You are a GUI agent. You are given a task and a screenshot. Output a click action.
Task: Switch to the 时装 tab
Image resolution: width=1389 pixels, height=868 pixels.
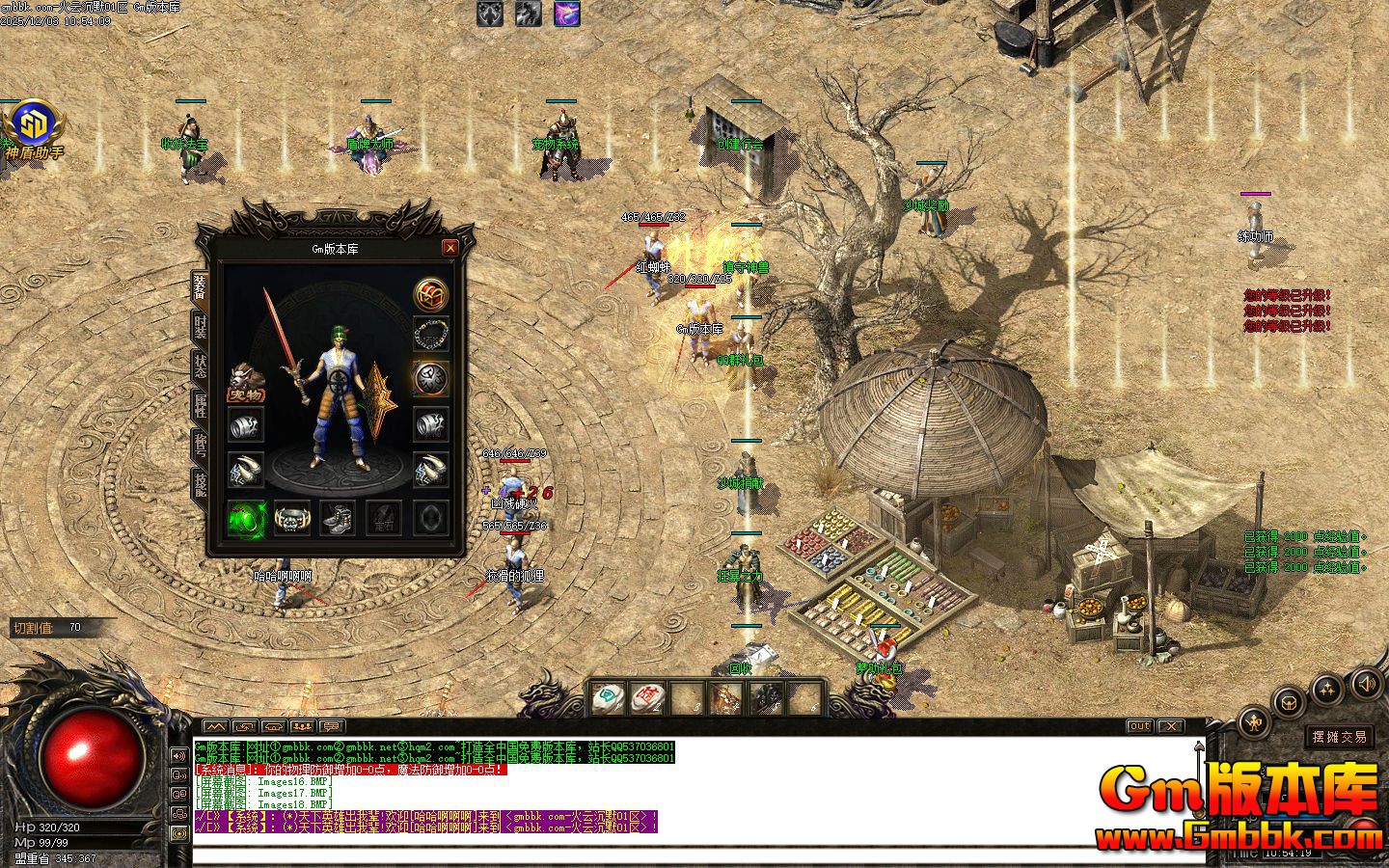pos(201,327)
